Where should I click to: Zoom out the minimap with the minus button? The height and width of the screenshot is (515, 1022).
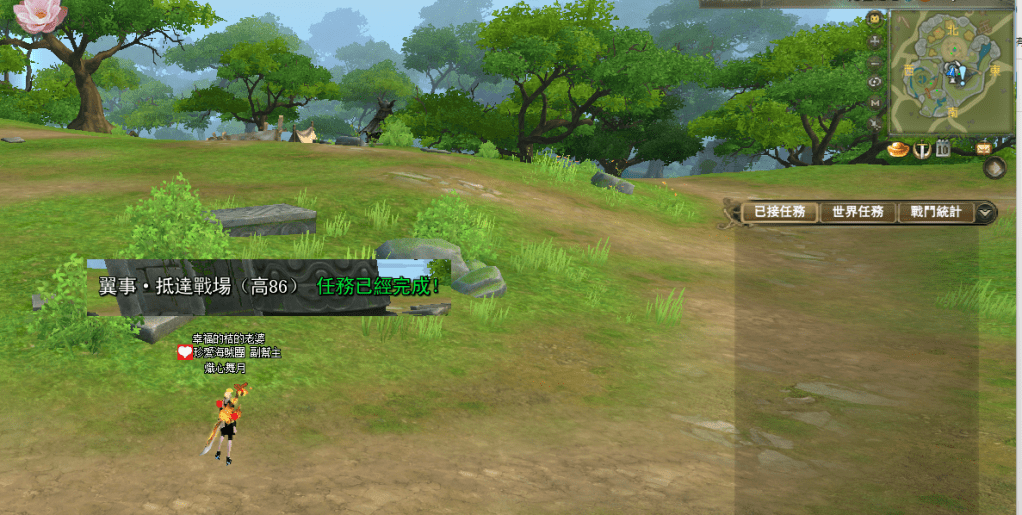click(875, 62)
